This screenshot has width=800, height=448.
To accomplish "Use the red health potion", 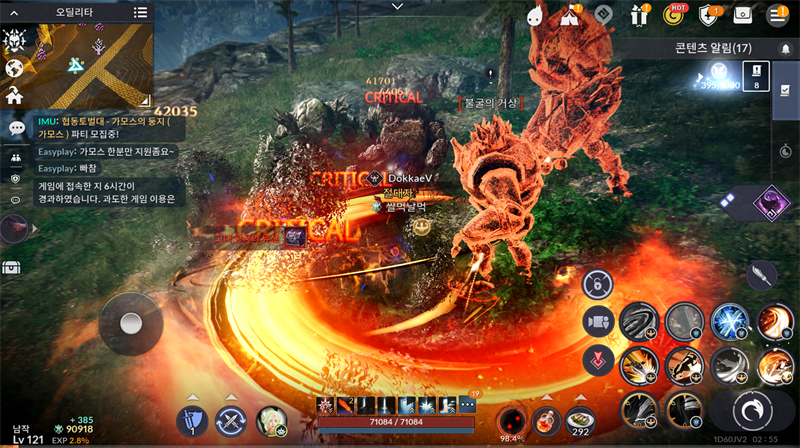I will click(543, 420).
